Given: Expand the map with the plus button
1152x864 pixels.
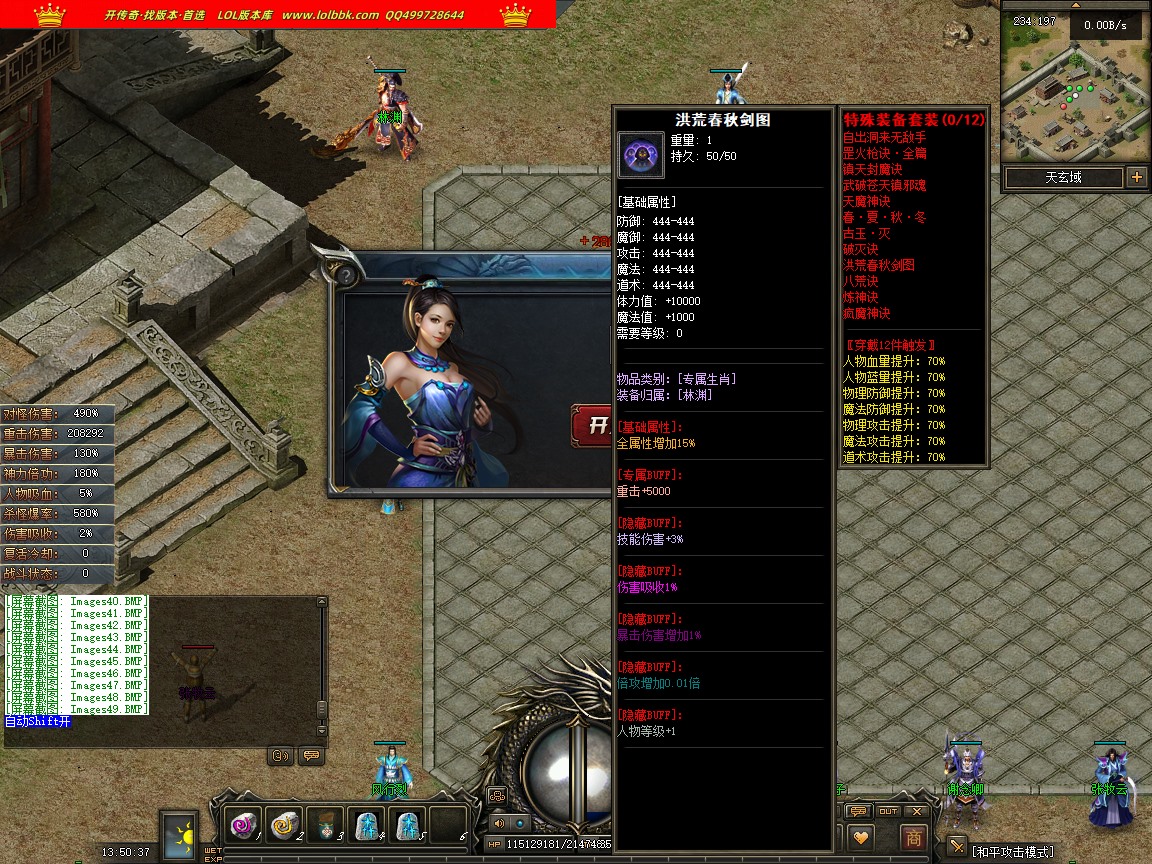Looking at the screenshot, I should point(1136,178).
